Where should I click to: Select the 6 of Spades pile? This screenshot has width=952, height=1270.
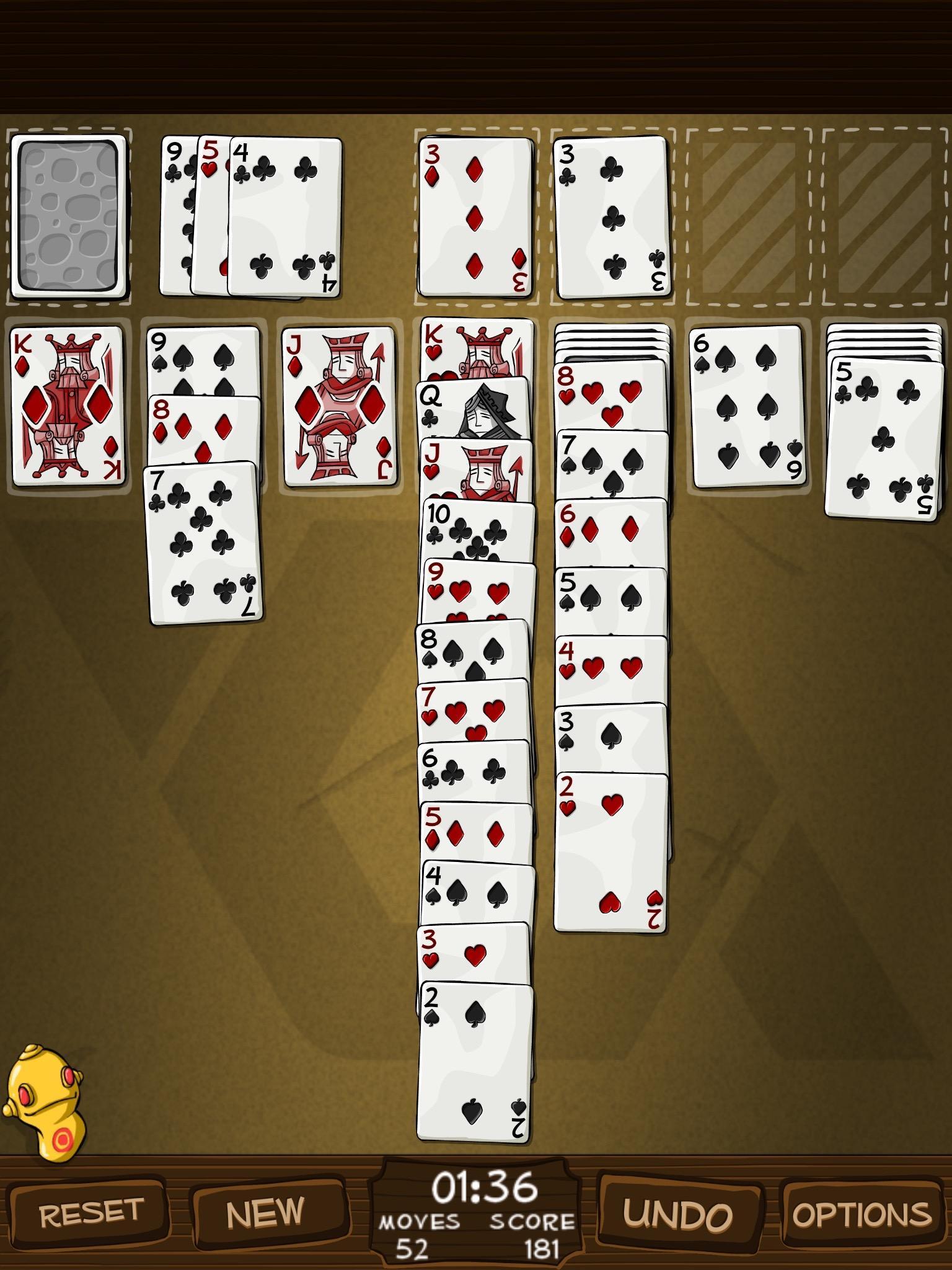[747, 409]
